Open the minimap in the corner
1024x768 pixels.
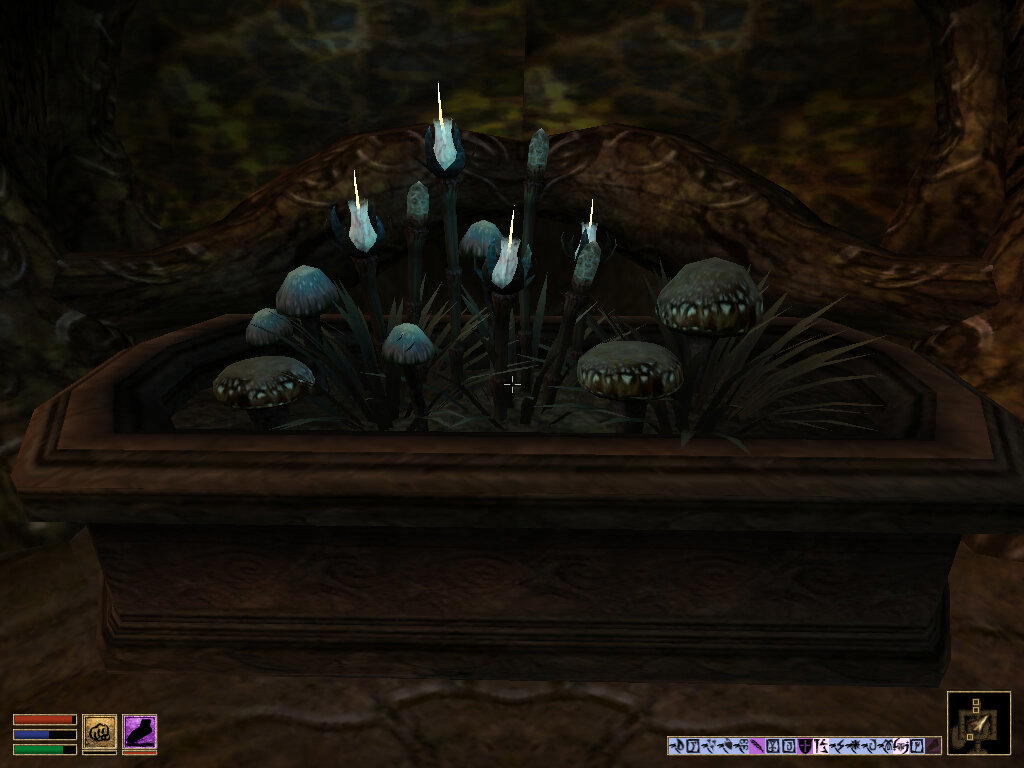click(x=978, y=722)
